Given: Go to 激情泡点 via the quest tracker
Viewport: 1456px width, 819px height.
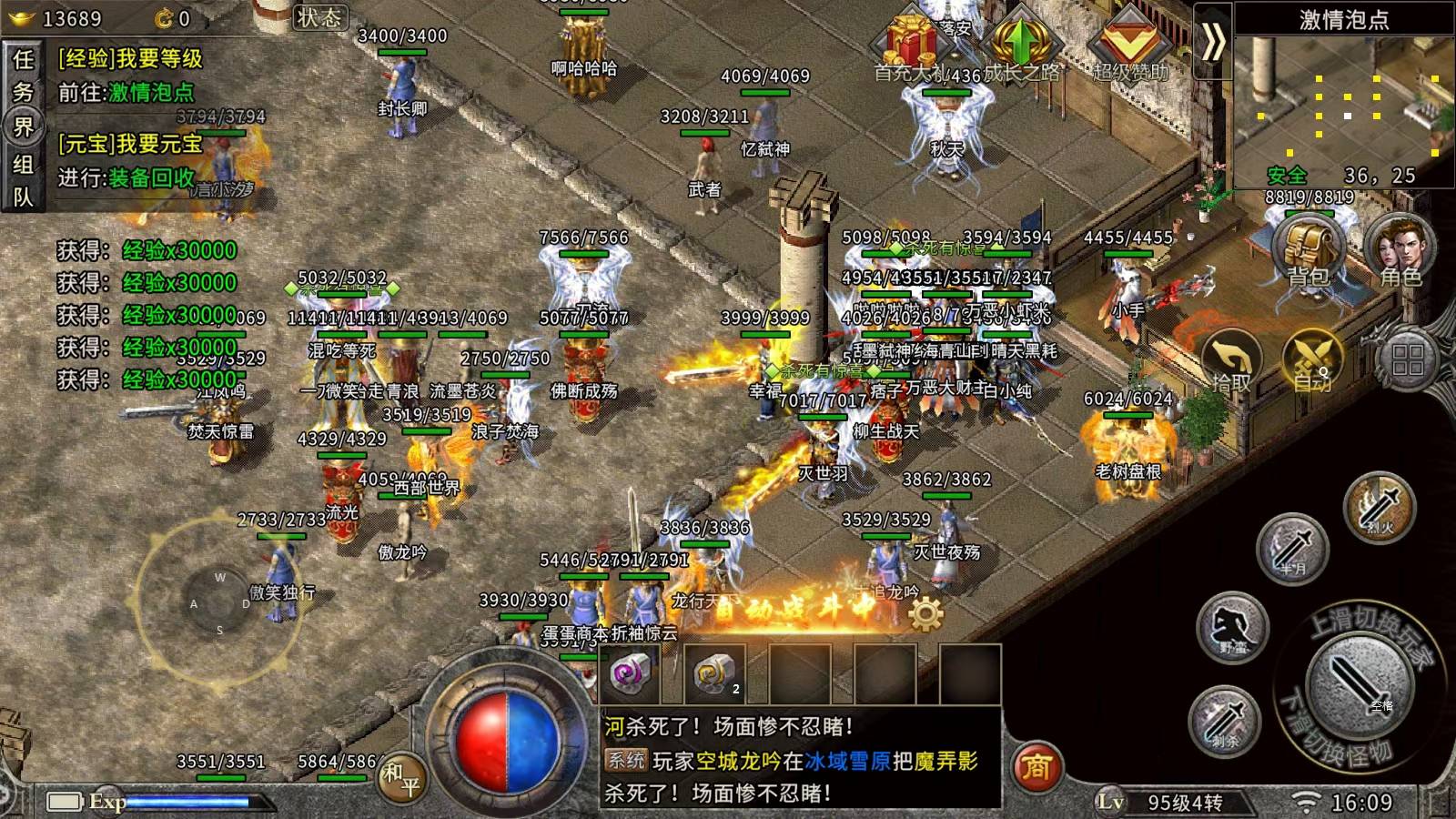Looking at the screenshot, I should tap(150, 92).
